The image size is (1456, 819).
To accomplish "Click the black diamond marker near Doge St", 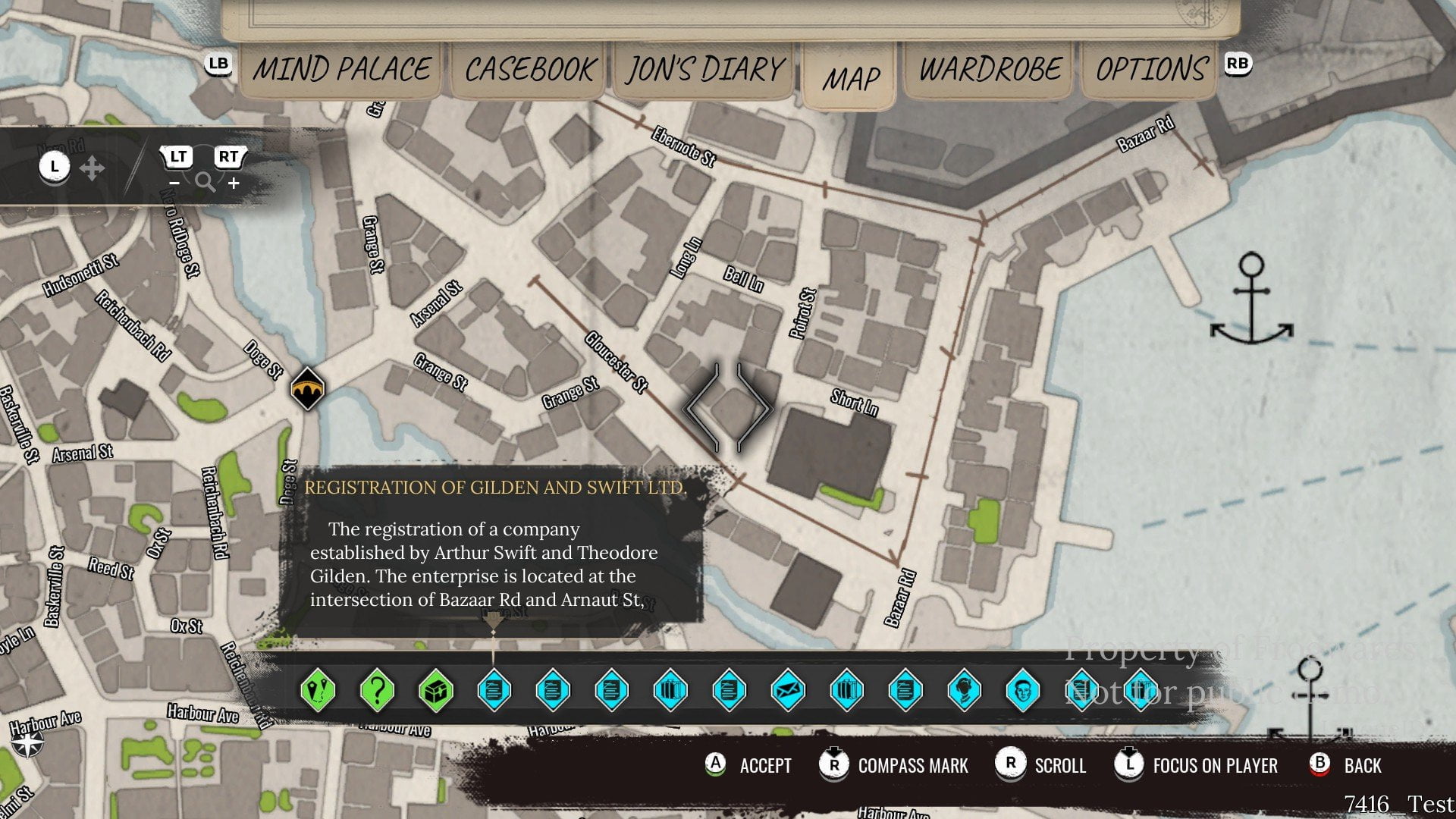I will coord(307,388).
